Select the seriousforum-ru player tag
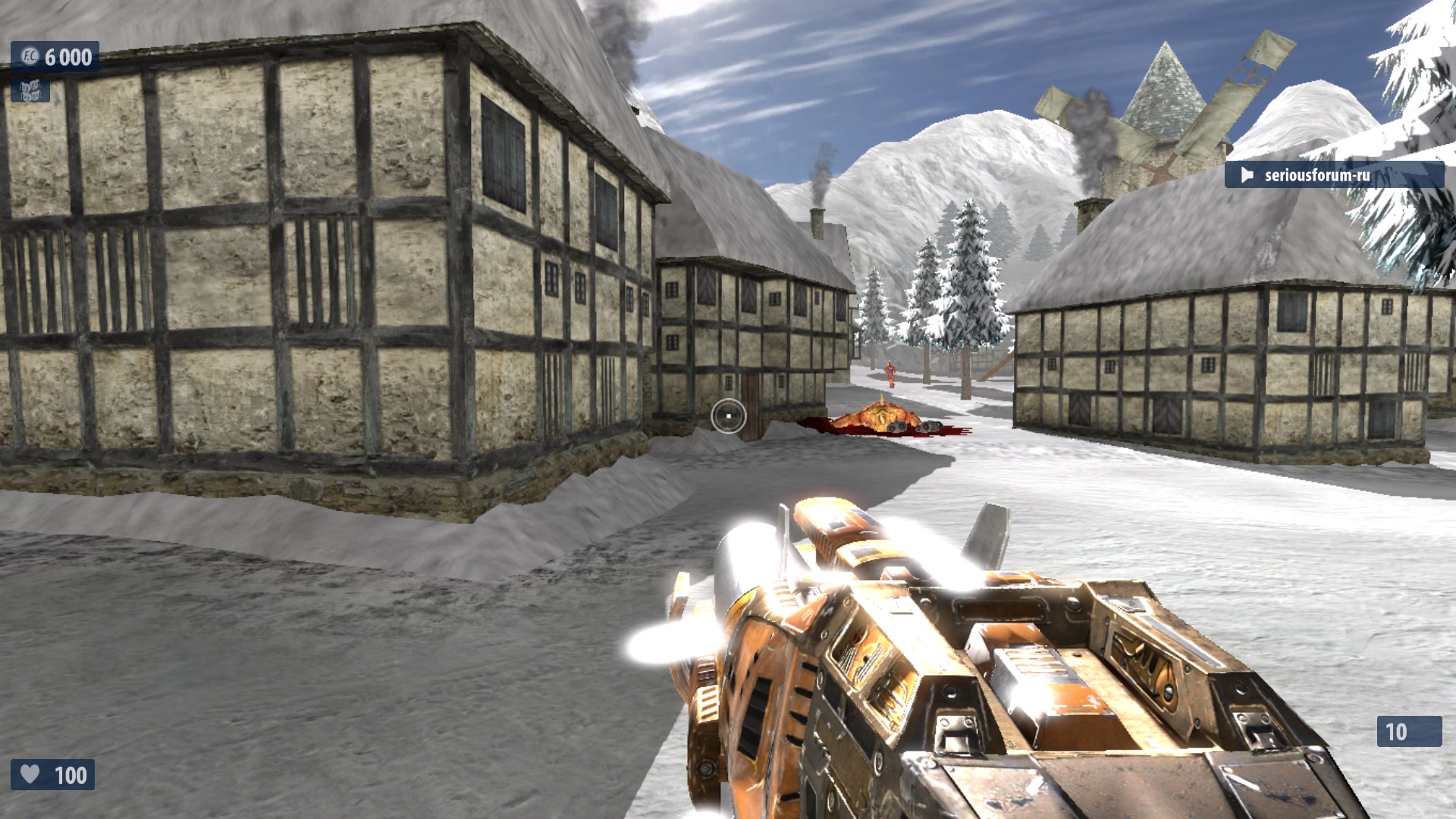1456x819 pixels. (x=1316, y=175)
